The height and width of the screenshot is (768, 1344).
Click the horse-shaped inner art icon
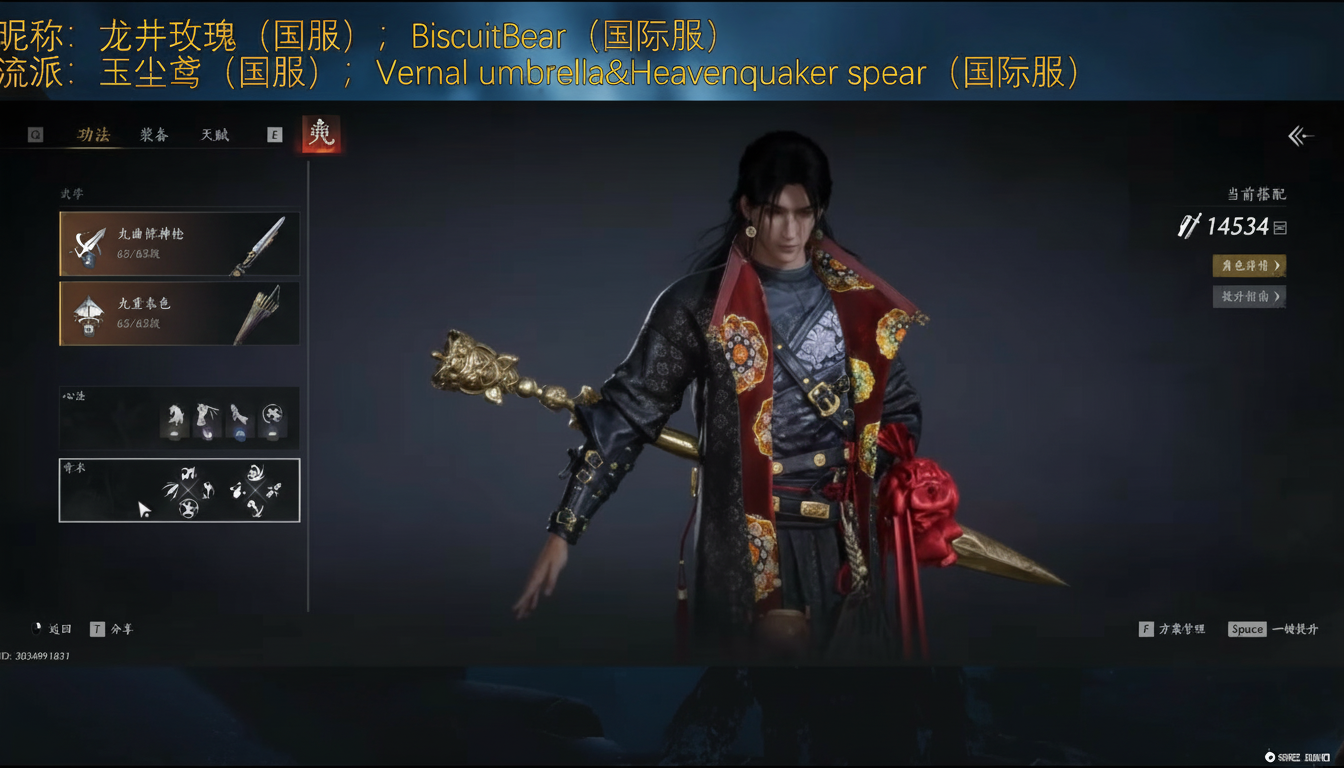(174, 420)
